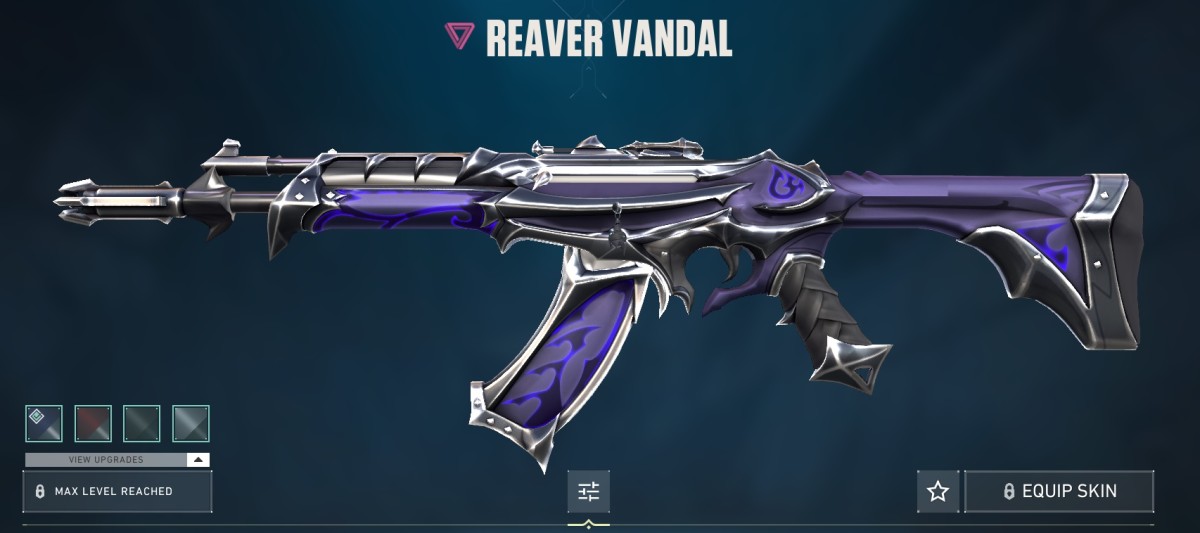
Task: Favorite this skin with the star button
Action: (938, 491)
